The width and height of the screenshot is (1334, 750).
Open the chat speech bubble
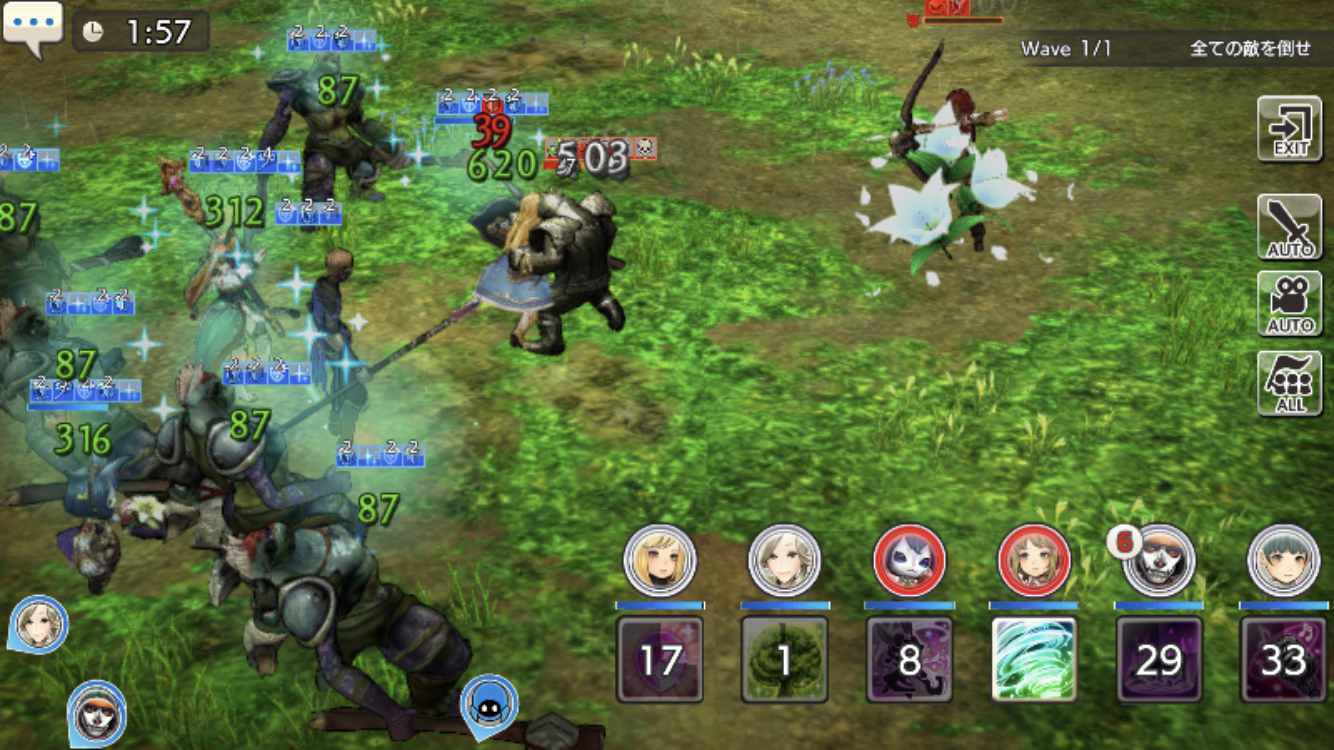(x=33, y=26)
